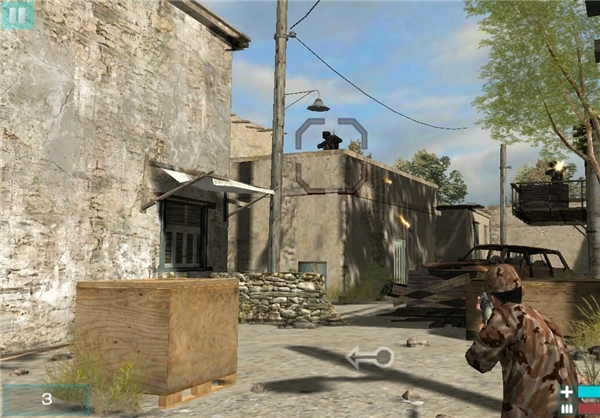Tap the left-pointing move arrow
Image resolution: width=600 pixels, height=418 pixels.
pyautogui.click(x=368, y=356)
